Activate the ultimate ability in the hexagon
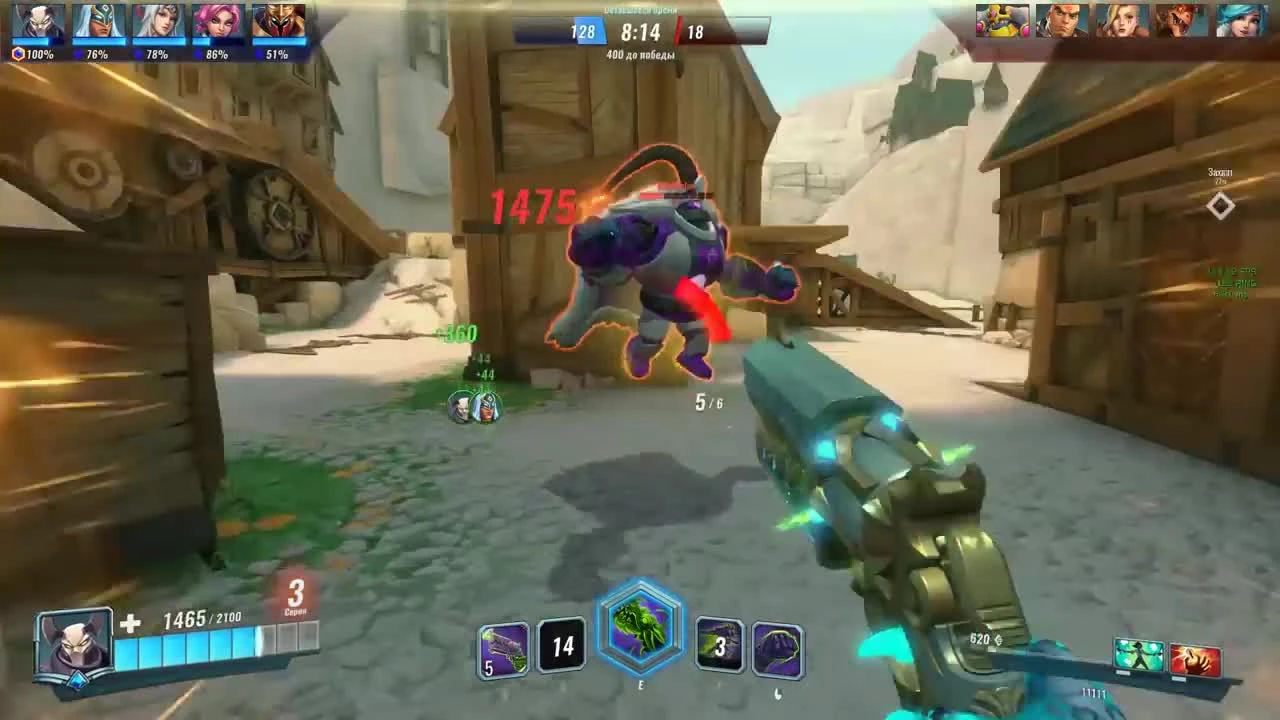The height and width of the screenshot is (720, 1280). point(640,637)
